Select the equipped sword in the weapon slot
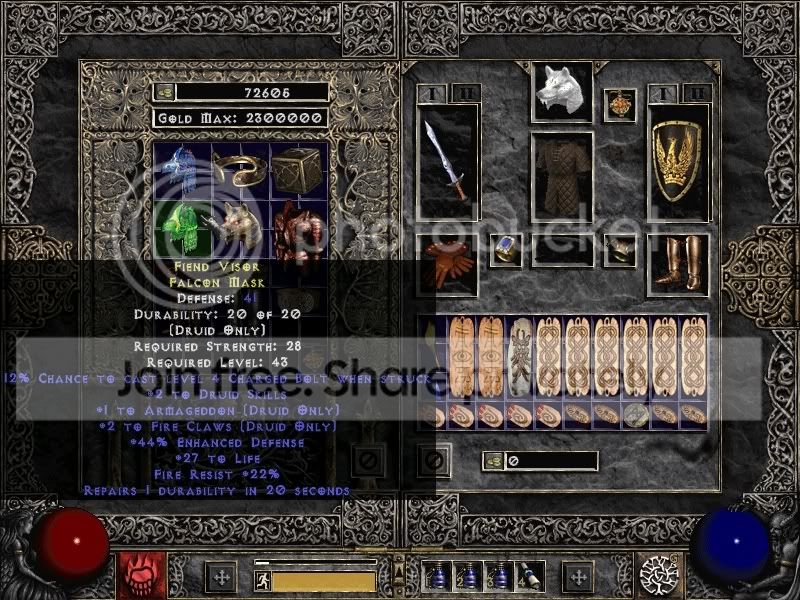Image resolution: width=800 pixels, height=600 pixels. click(447, 160)
